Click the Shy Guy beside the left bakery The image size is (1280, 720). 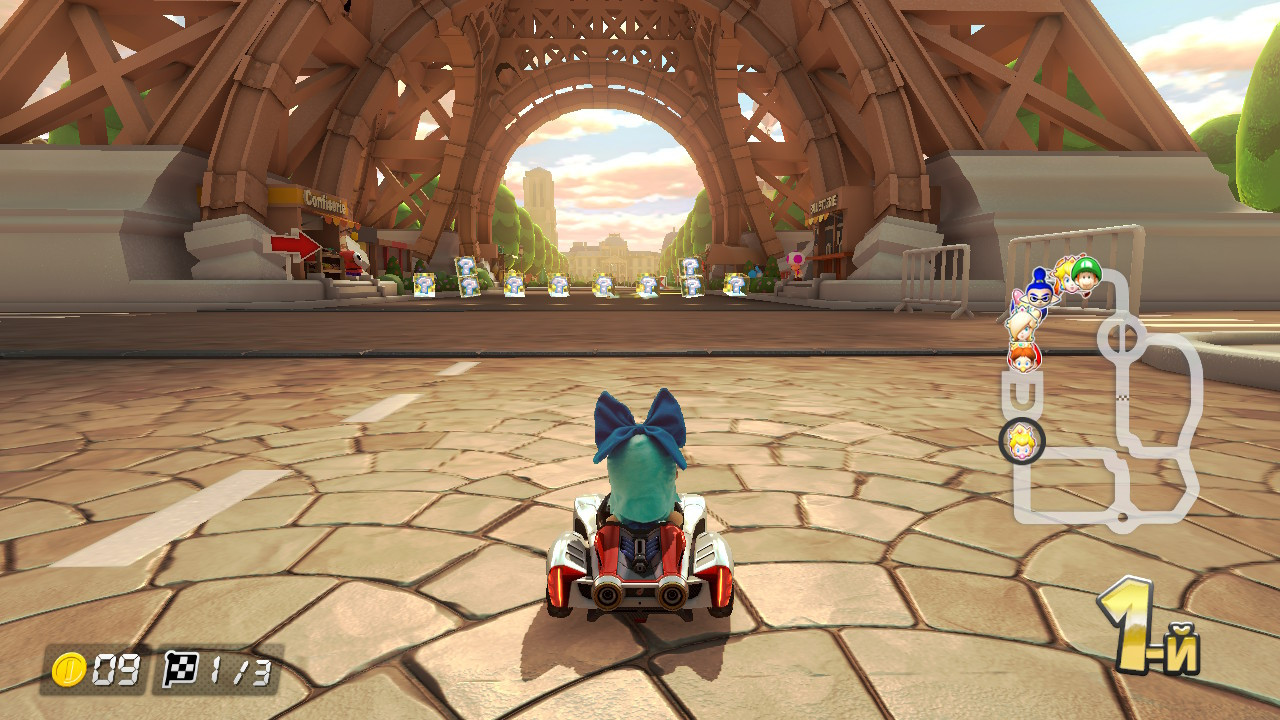354,260
